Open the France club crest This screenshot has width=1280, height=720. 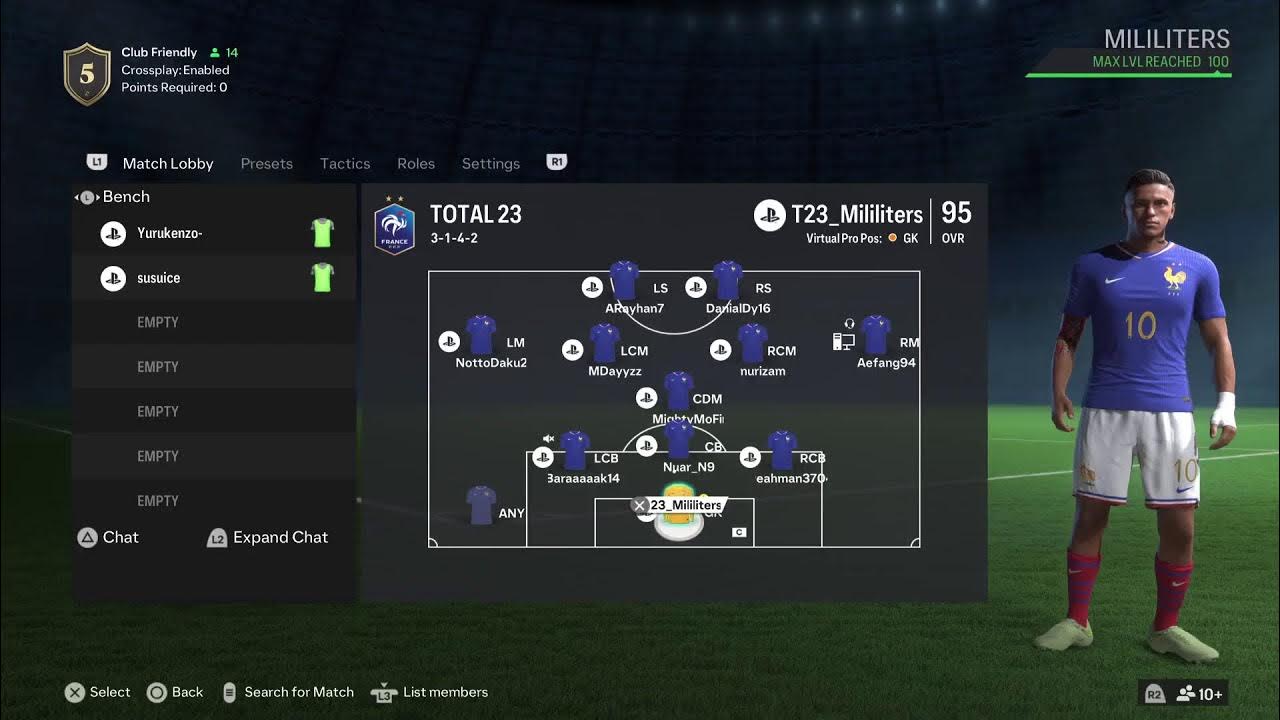pyautogui.click(x=394, y=229)
